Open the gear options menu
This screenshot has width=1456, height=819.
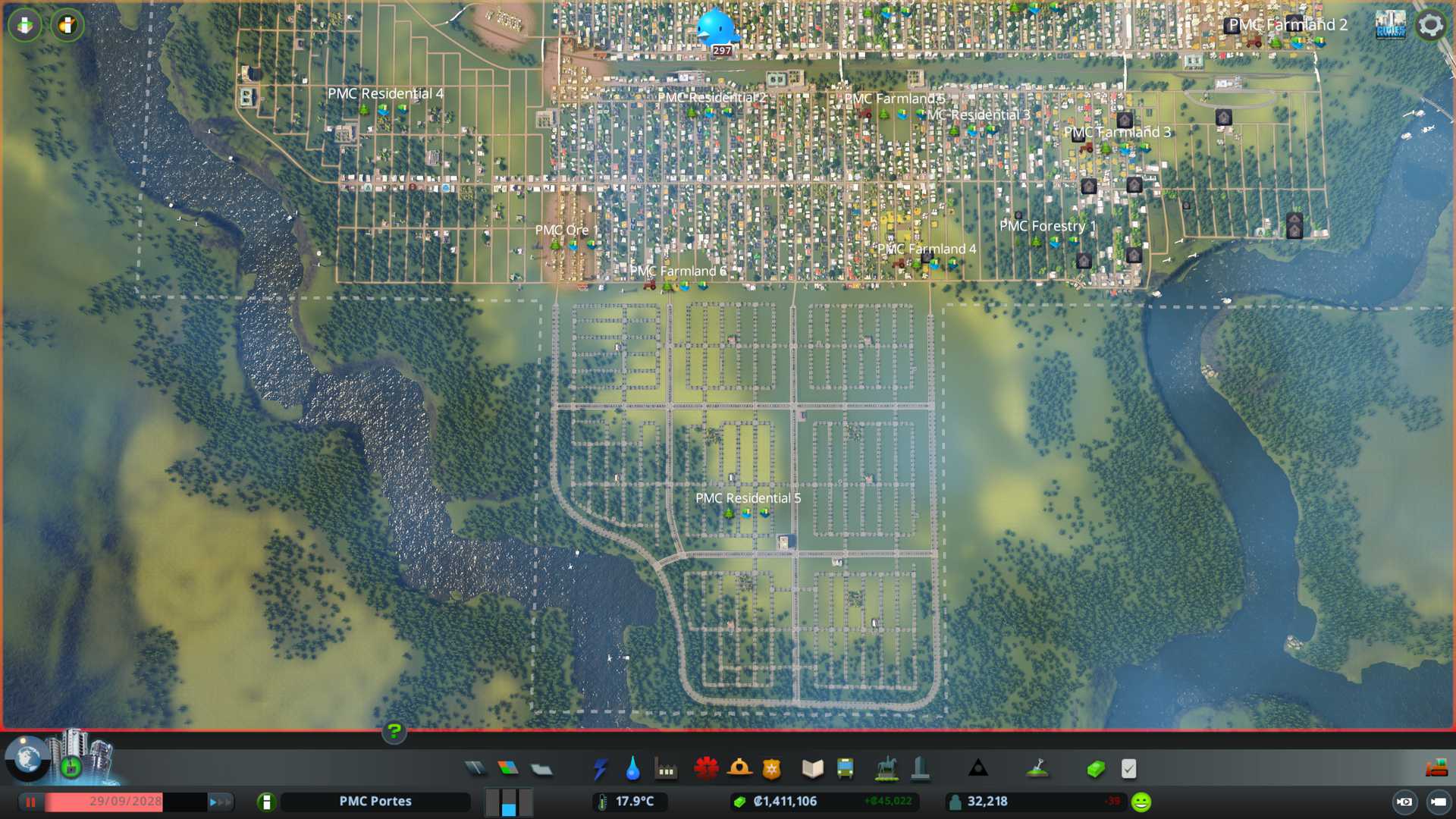[1430, 25]
